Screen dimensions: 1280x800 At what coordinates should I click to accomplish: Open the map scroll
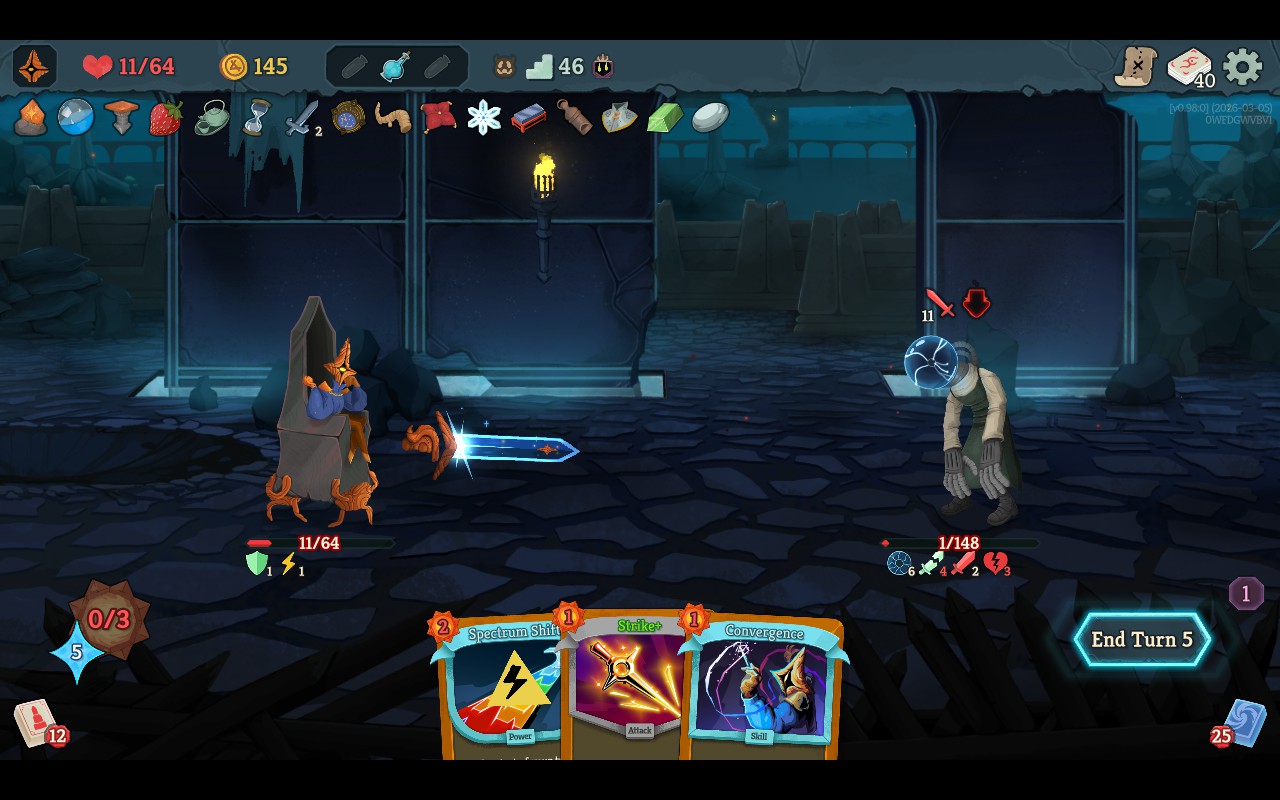tap(1136, 67)
